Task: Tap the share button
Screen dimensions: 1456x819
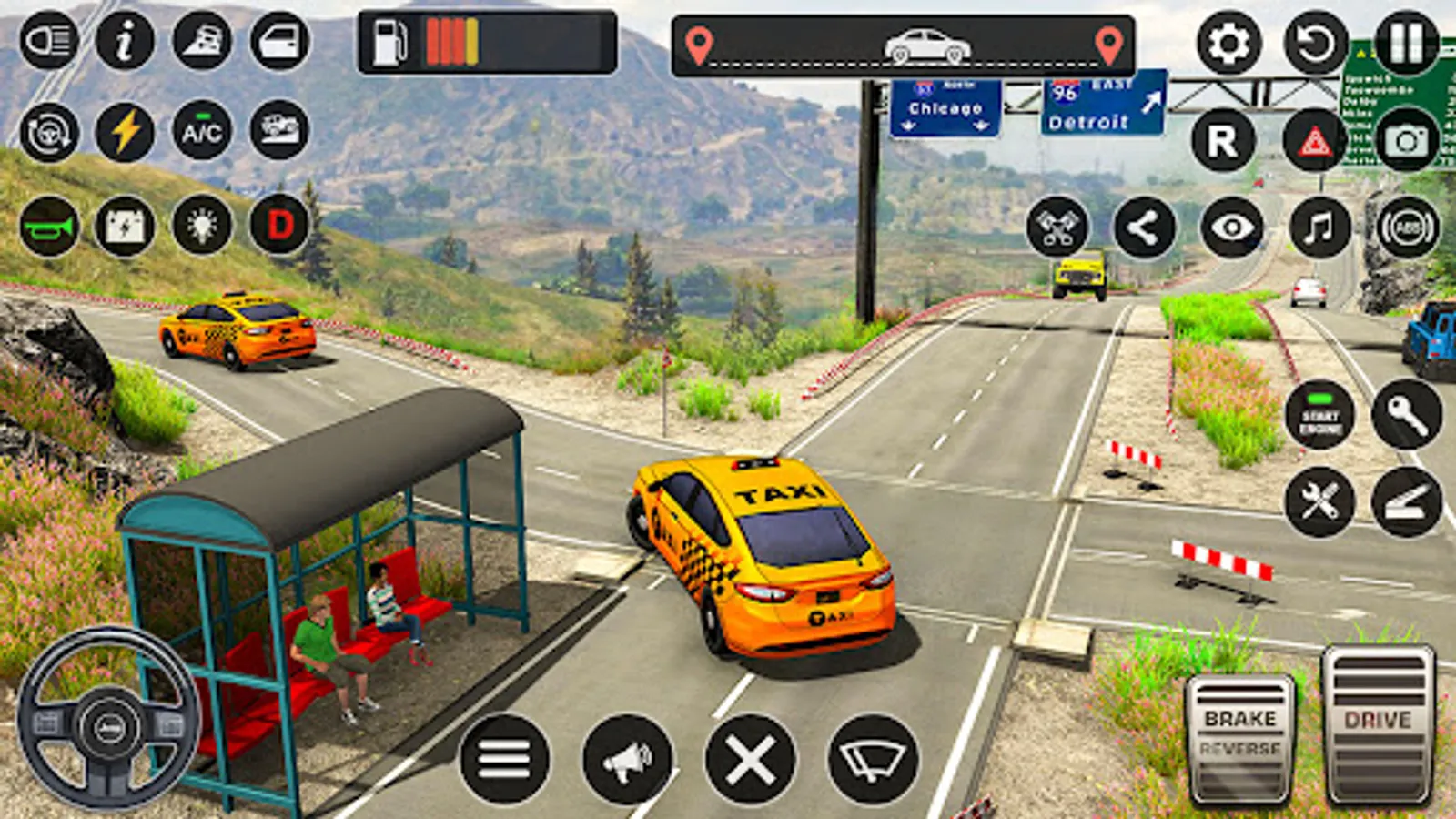Action: click(x=1144, y=227)
